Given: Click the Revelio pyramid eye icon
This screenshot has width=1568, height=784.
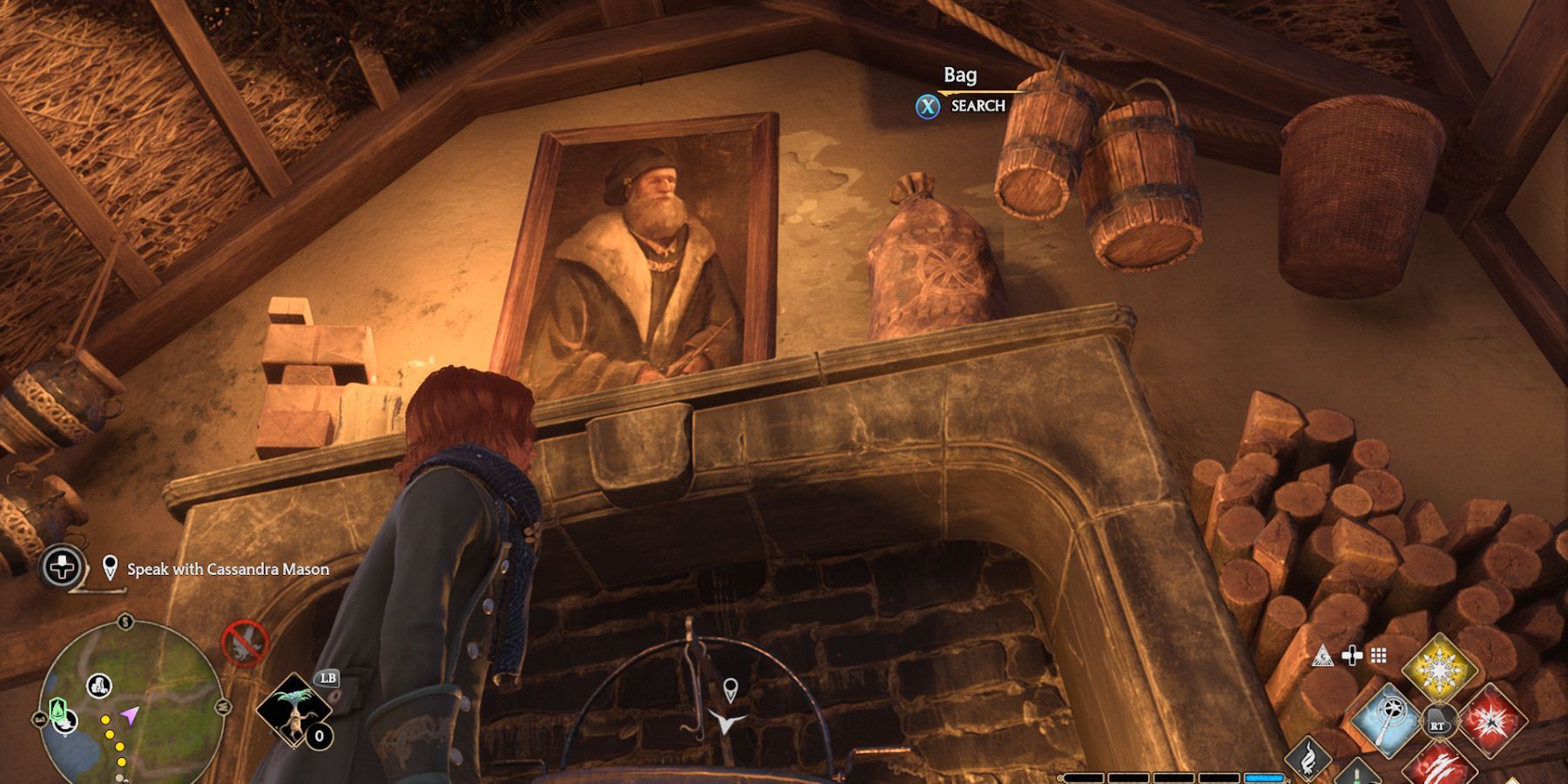Looking at the screenshot, I should [x=1322, y=656].
